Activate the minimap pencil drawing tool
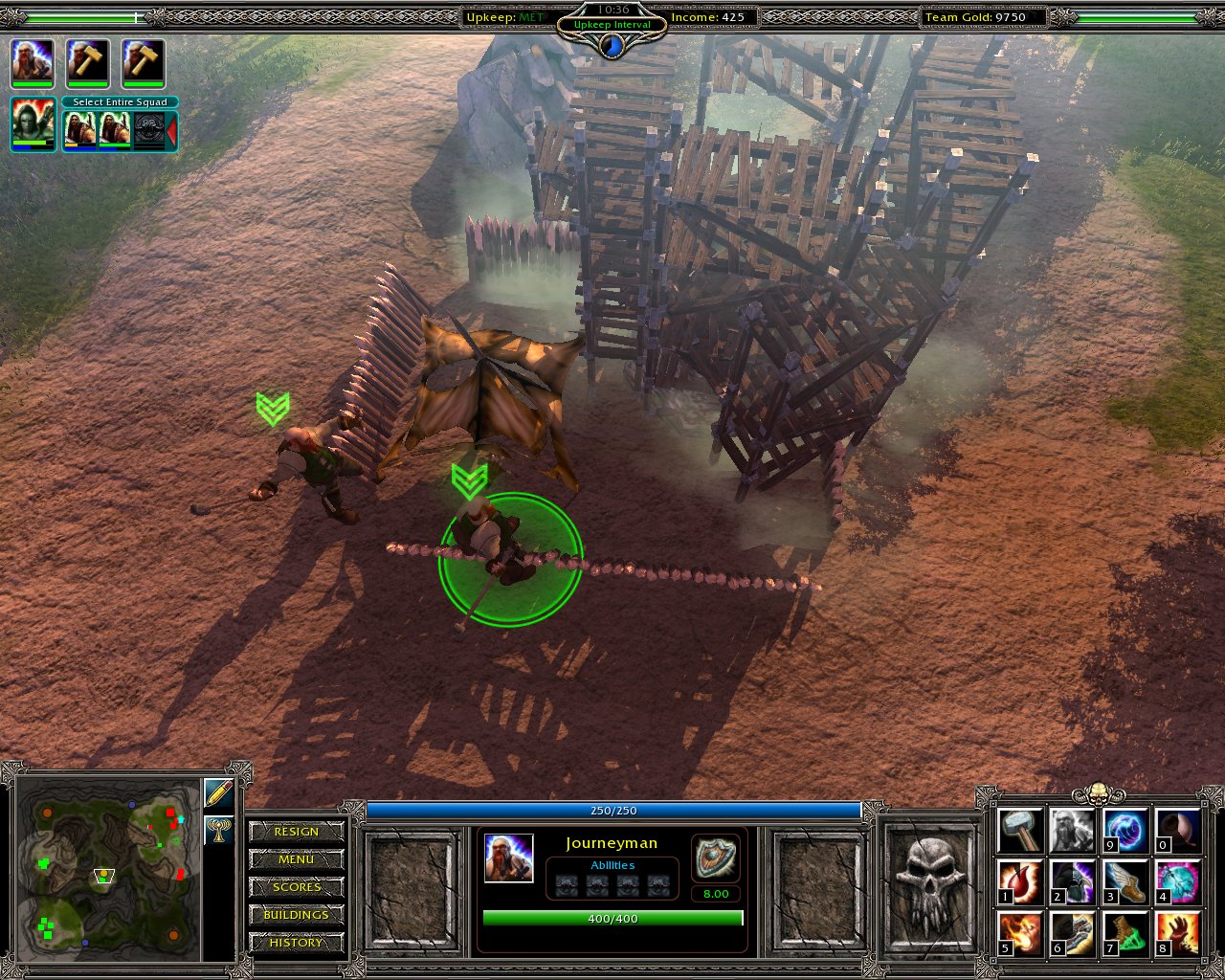Image resolution: width=1225 pixels, height=980 pixels. coord(218,794)
